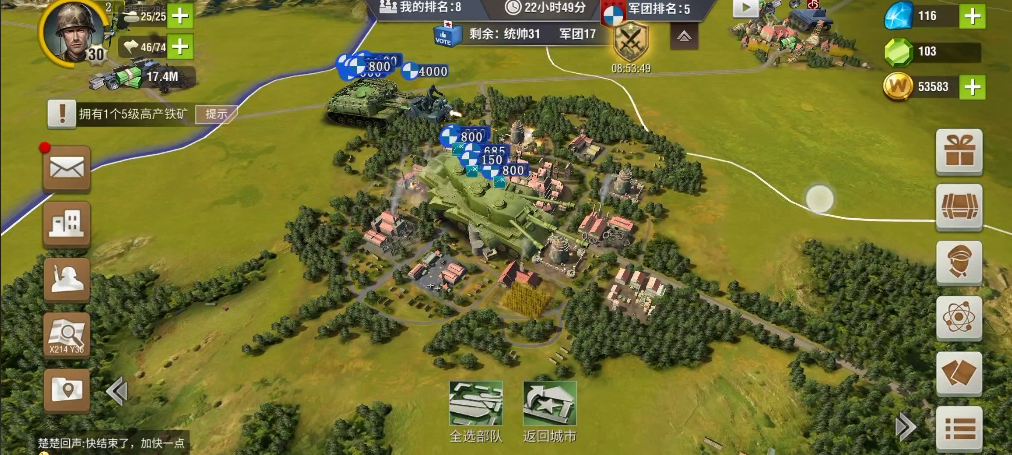Open the officer head menu
This screenshot has height=455, width=1012.
(x=958, y=263)
